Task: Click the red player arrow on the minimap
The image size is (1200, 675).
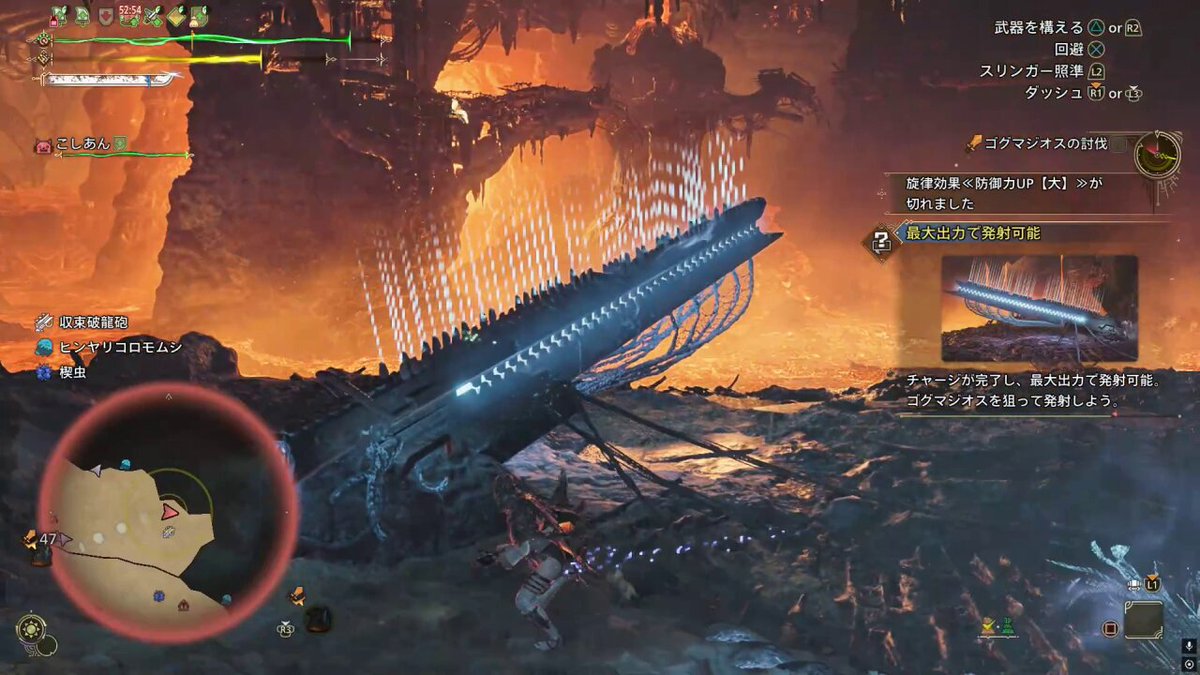Action: [170, 511]
